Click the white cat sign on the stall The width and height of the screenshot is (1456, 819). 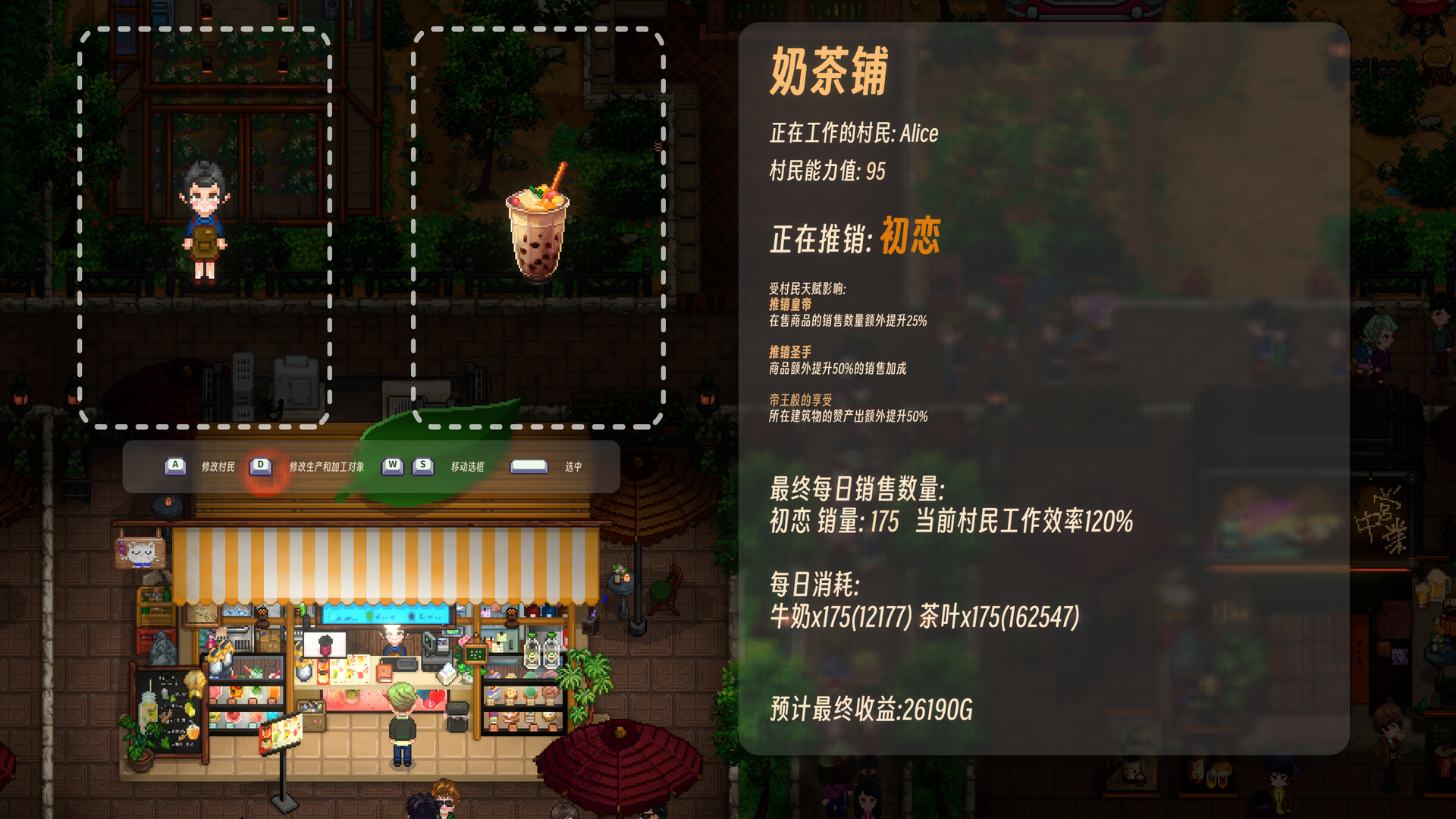click(x=141, y=553)
